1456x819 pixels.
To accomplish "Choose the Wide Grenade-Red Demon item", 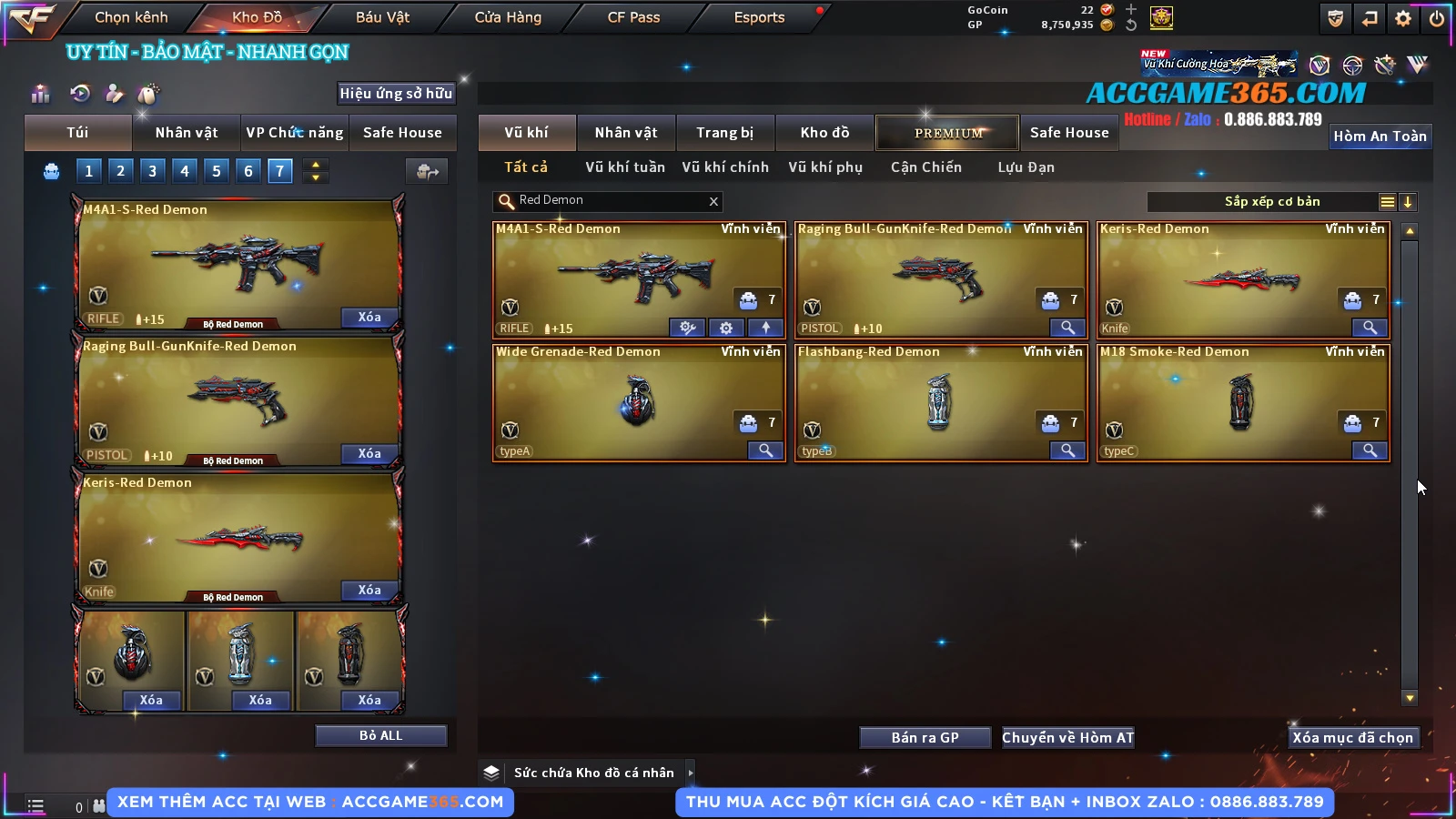I will [x=638, y=402].
